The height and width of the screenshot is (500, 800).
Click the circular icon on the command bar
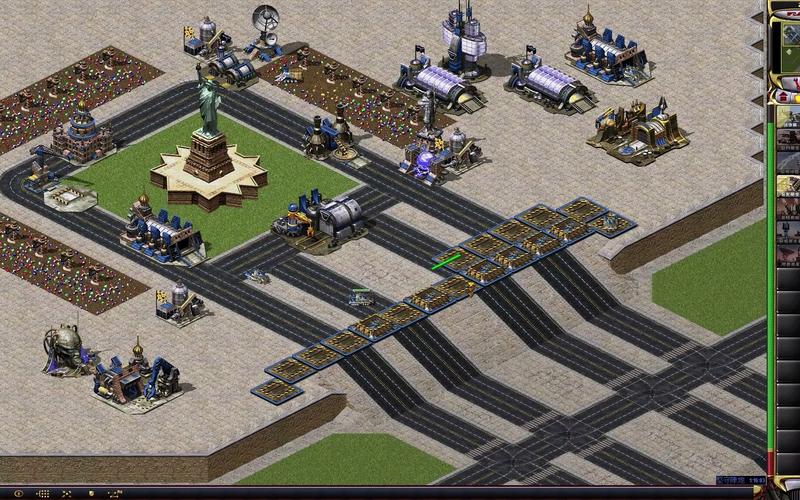point(18,493)
